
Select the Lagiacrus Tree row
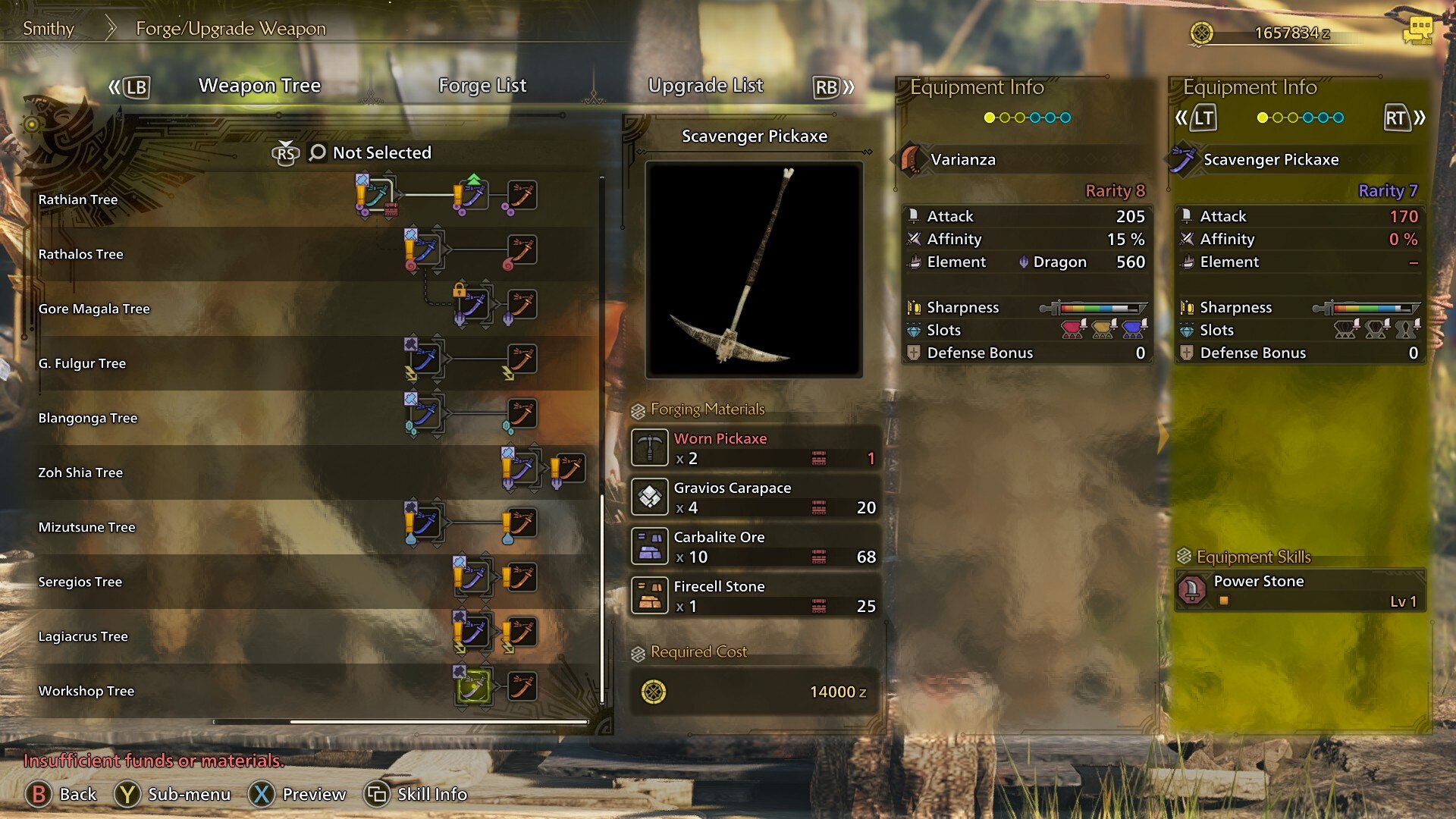tap(83, 636)
